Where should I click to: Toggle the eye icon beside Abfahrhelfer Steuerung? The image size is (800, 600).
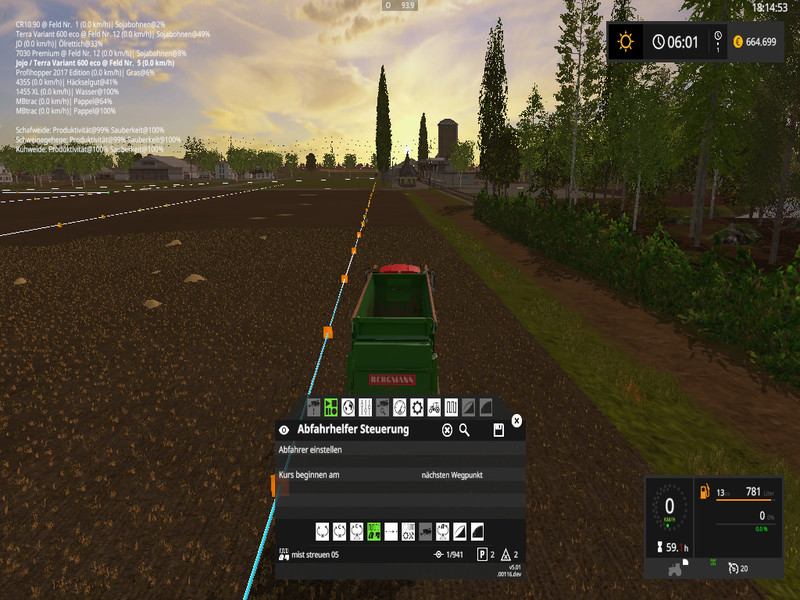[283, 430]
